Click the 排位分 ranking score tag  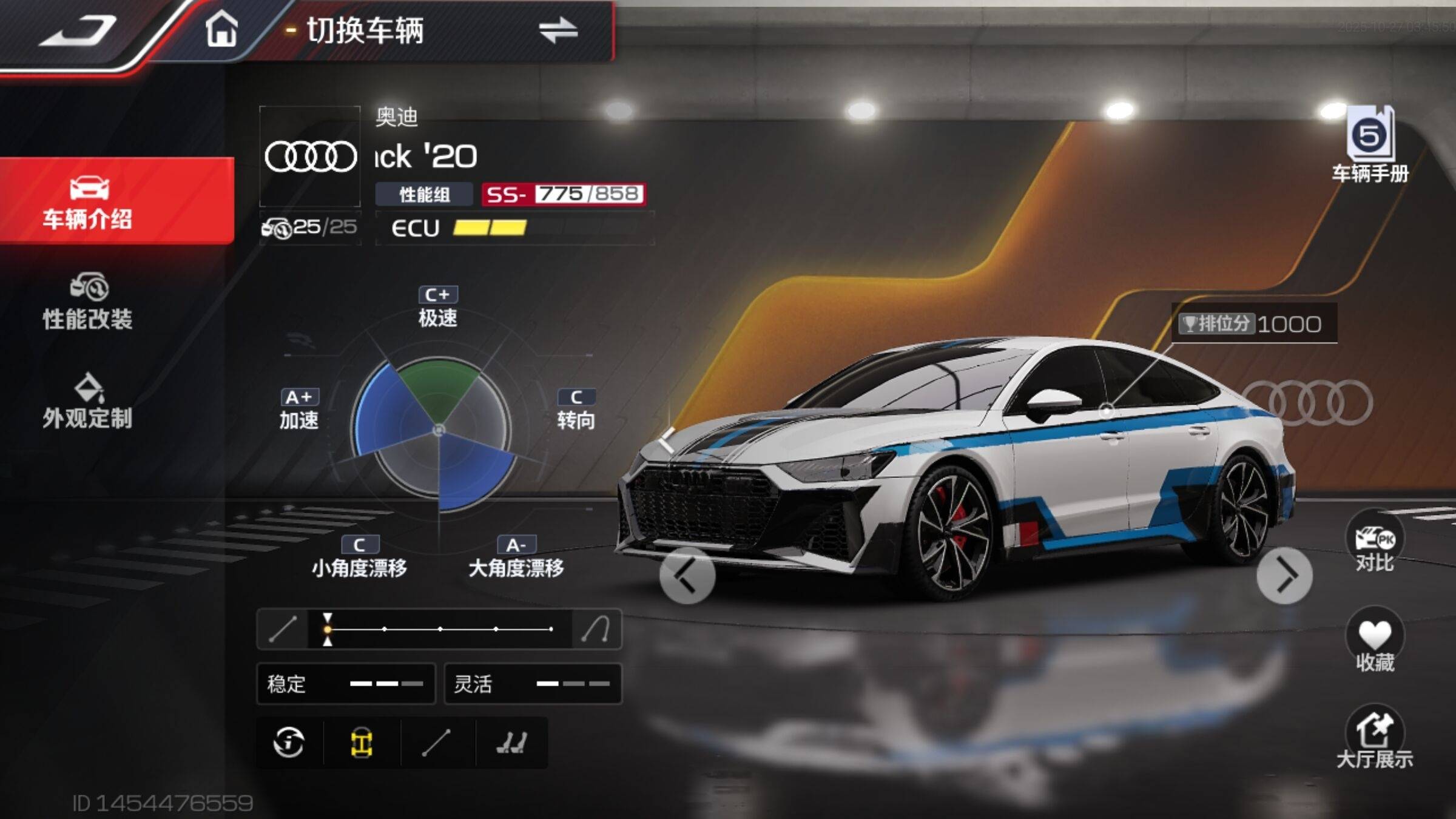[x=1252, y=323]
